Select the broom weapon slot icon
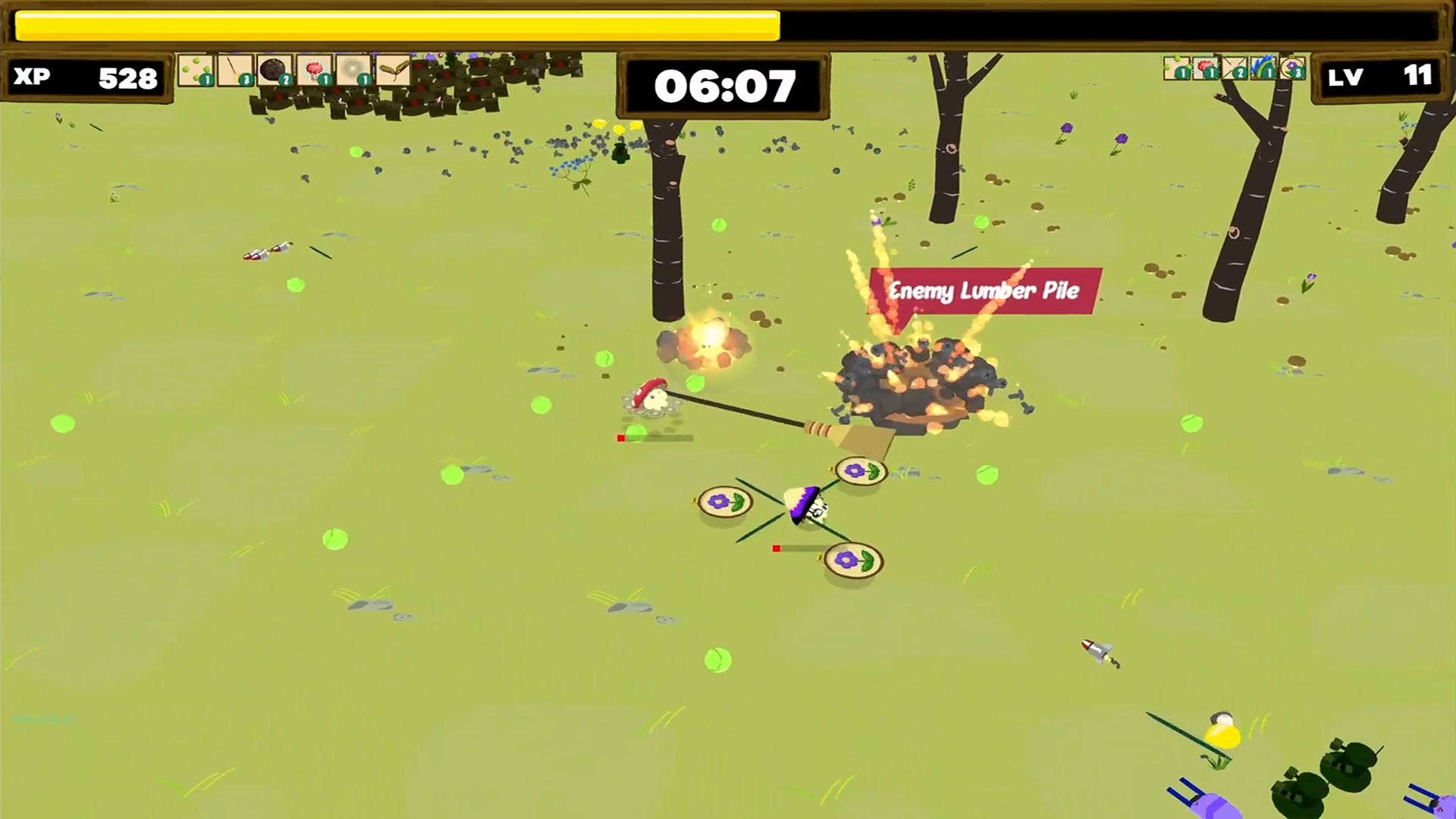The image size is (1456, 819). pyautogui.click(x=235, y=70)
